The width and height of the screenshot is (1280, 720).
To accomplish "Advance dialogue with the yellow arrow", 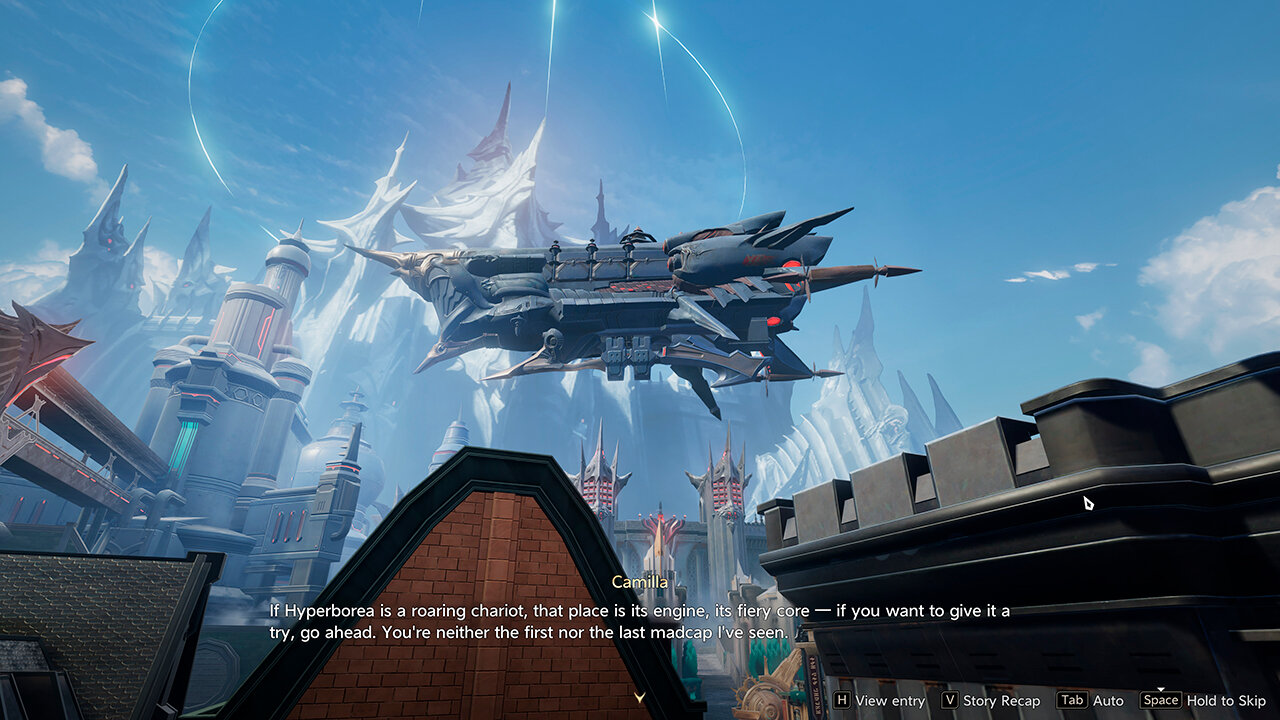I will (640, 697).
